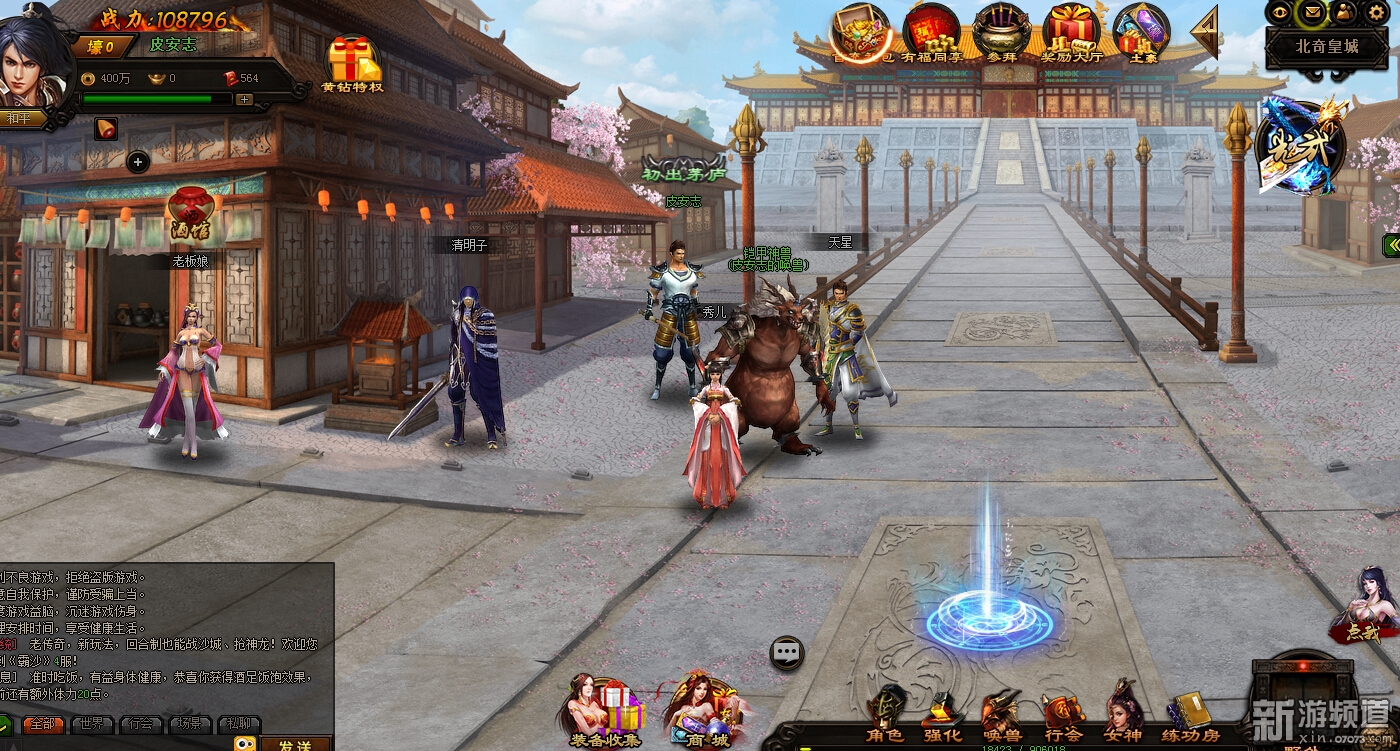The width and height of the screenshot is (1400, 751).
Task: Open the 装备收集 equipment collection
Action: [606, 714]
